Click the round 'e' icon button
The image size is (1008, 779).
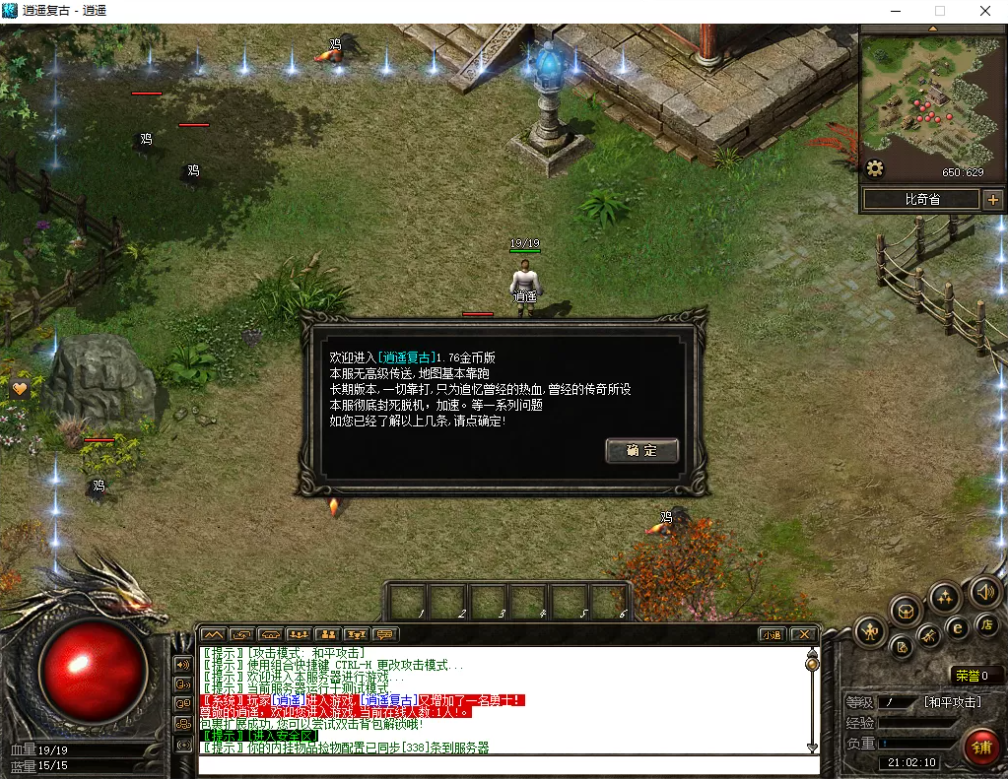[x=957, y=628]
